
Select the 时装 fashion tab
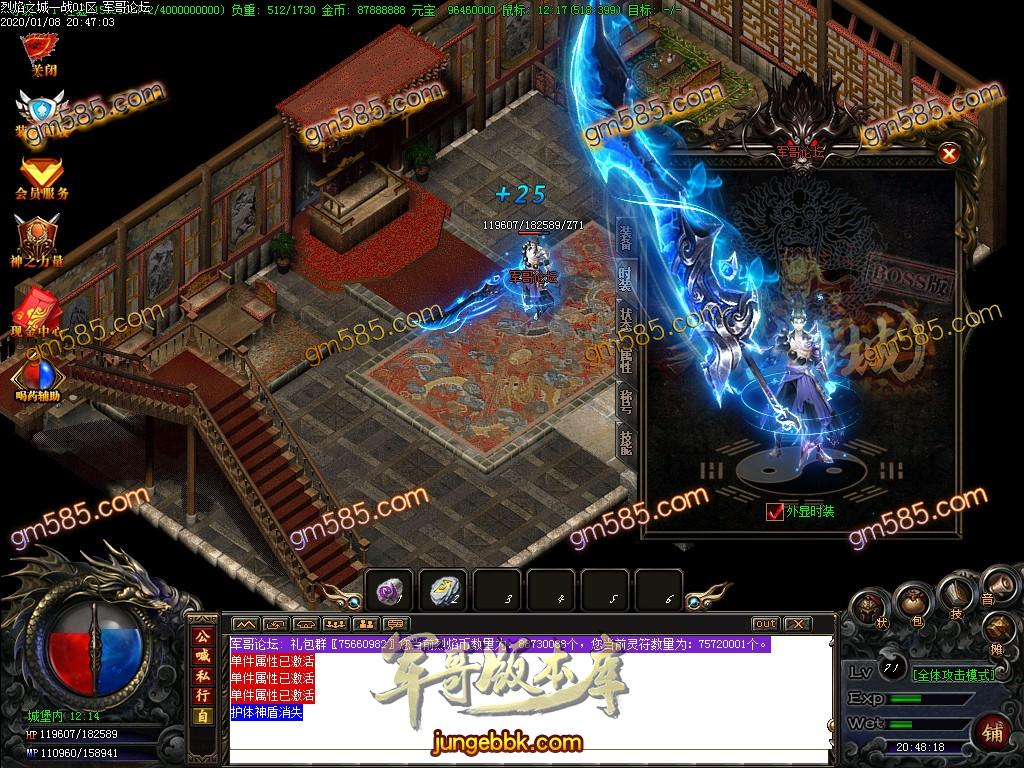coord(625,279)
